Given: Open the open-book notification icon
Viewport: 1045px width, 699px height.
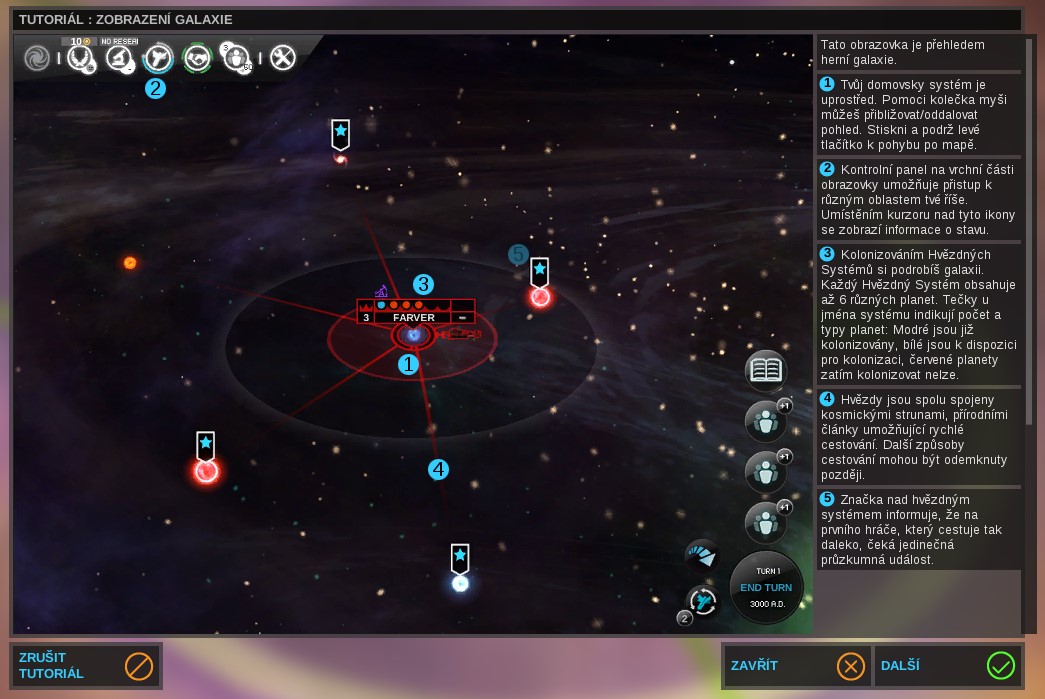Looking at the screenshot, I should coord(765,370).
